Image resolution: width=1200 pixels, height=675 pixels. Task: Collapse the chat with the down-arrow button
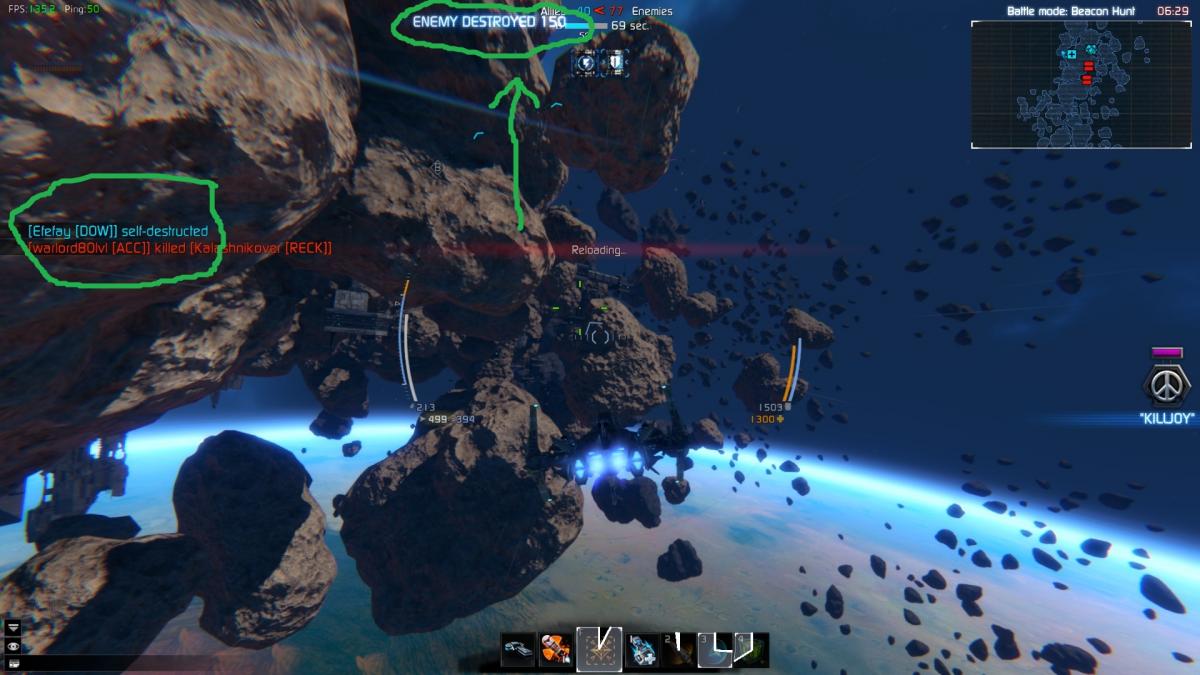coord(14,627)
